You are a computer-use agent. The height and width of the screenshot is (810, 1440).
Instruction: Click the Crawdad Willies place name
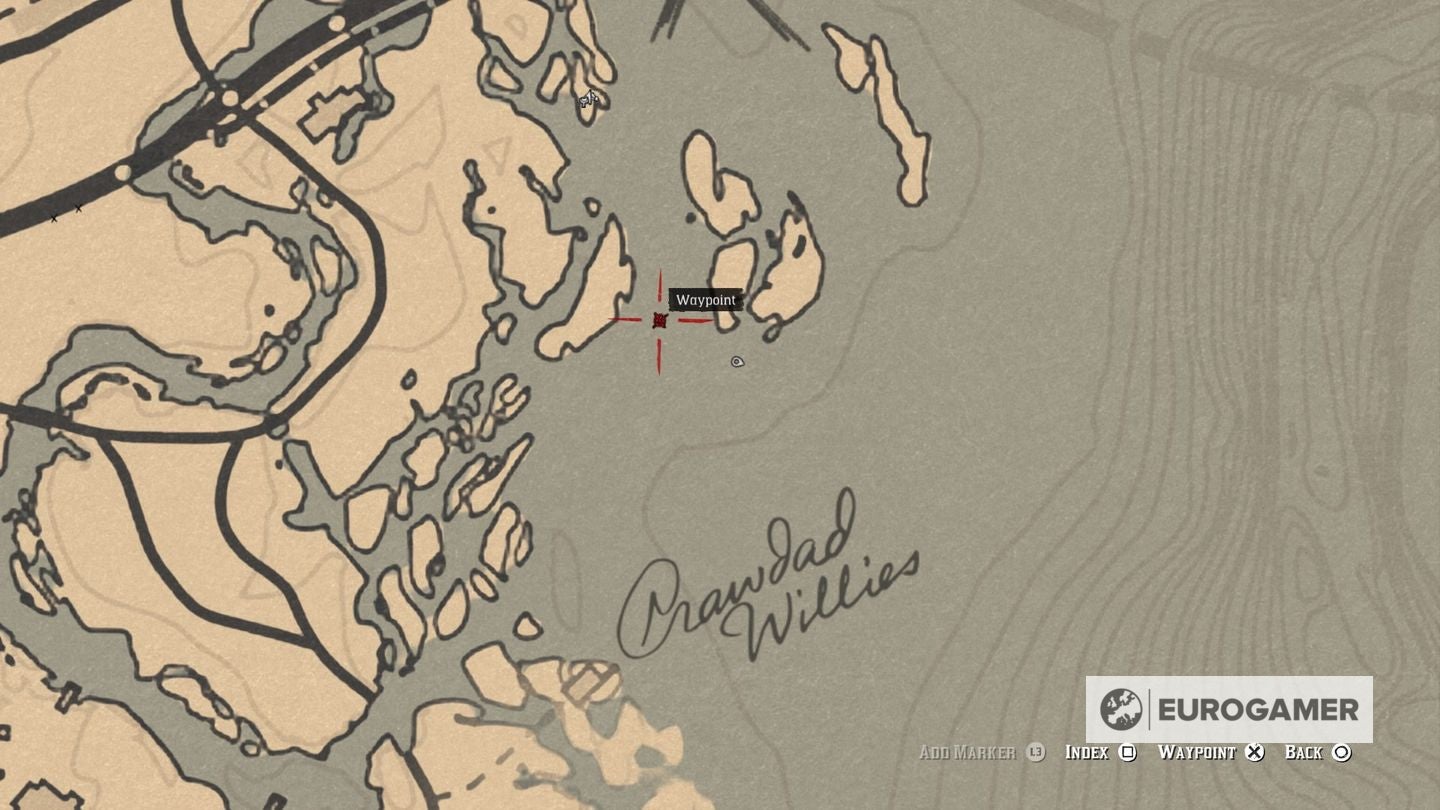click(770, 590)
